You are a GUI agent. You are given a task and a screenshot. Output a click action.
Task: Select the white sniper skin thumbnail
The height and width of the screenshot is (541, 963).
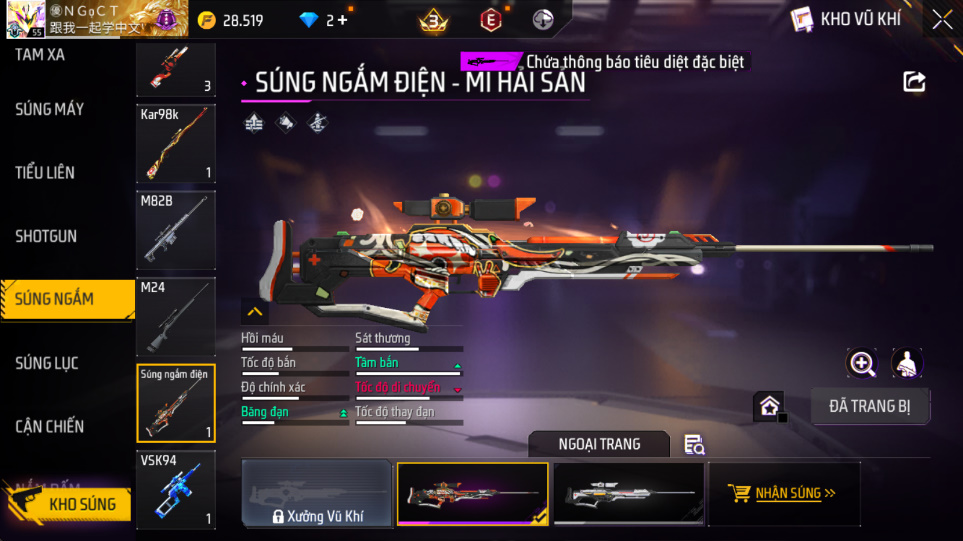coord(629,493)
